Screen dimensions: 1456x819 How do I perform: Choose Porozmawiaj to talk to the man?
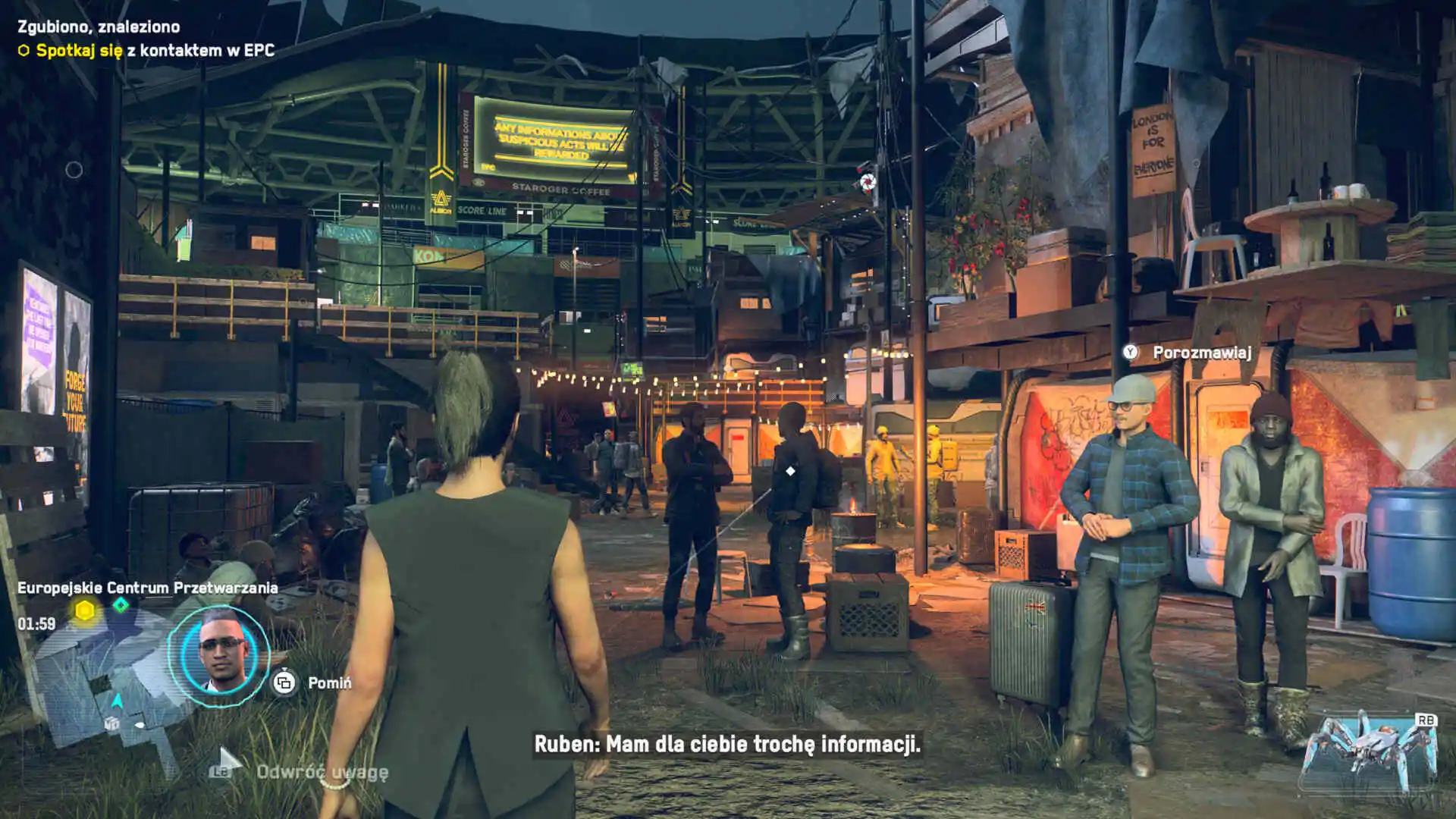tap(1201, 353)
